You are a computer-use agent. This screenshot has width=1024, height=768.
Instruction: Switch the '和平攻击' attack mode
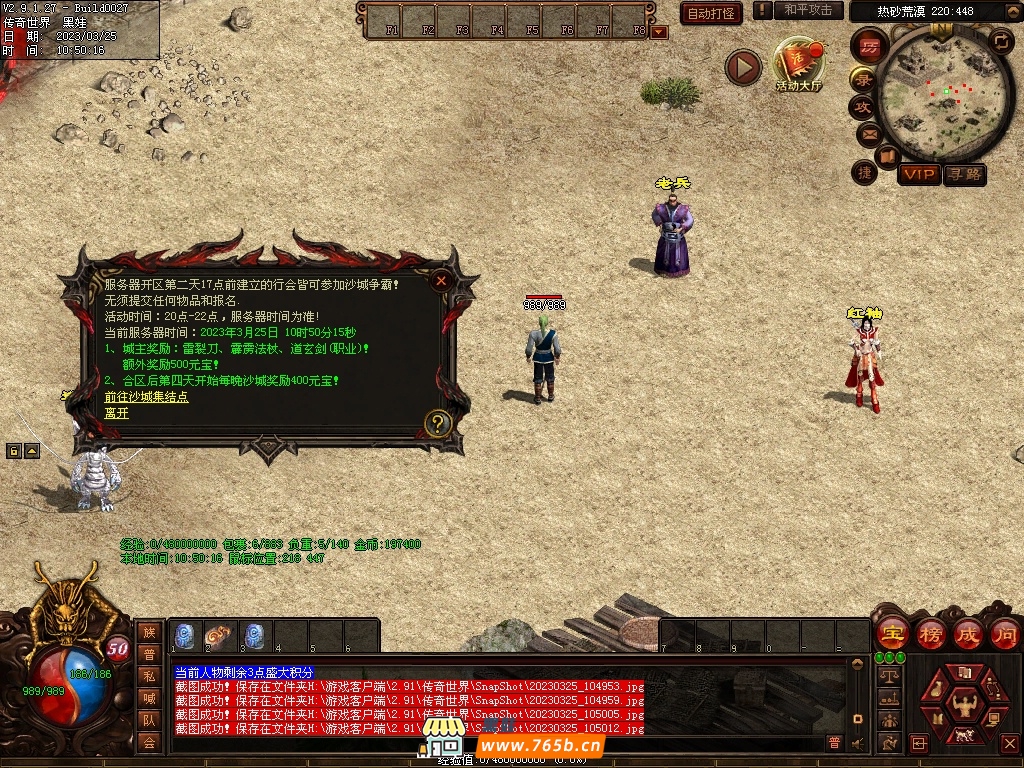pos(807,10)
